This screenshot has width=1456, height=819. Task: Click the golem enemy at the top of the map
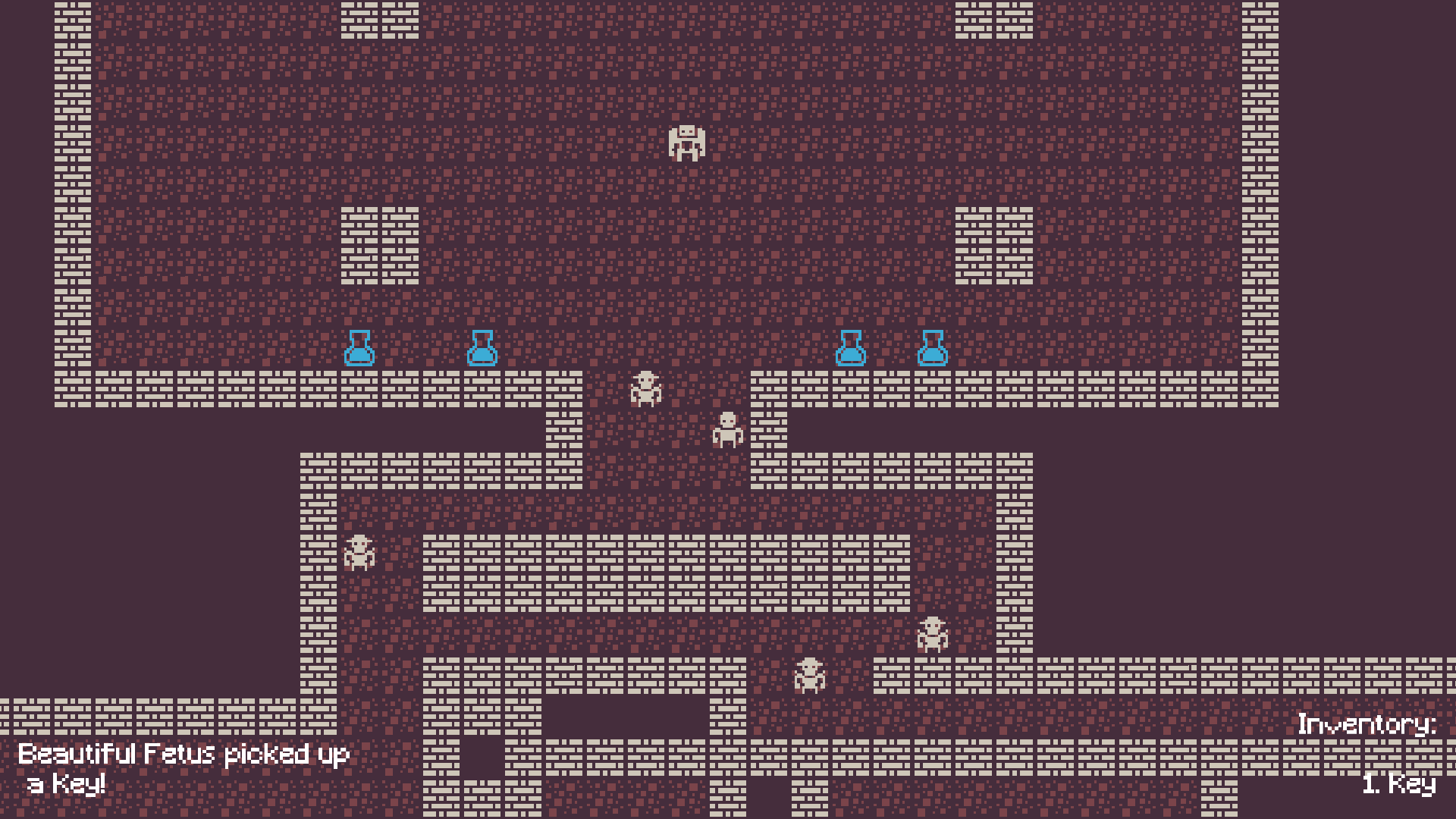pyautogui.click(x=686, y=144)
